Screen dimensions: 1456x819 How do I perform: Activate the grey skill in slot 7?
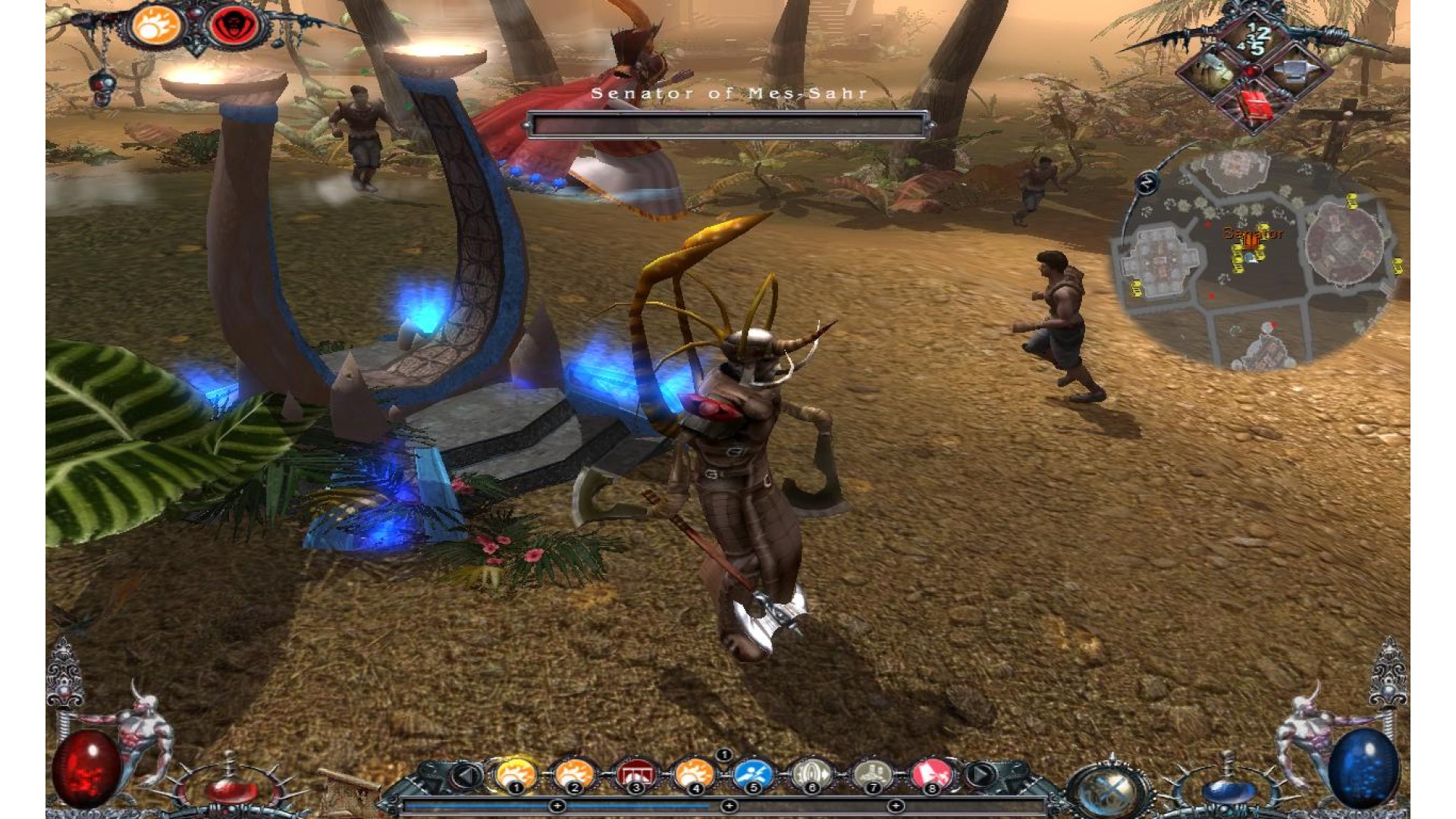pos(872,776)
